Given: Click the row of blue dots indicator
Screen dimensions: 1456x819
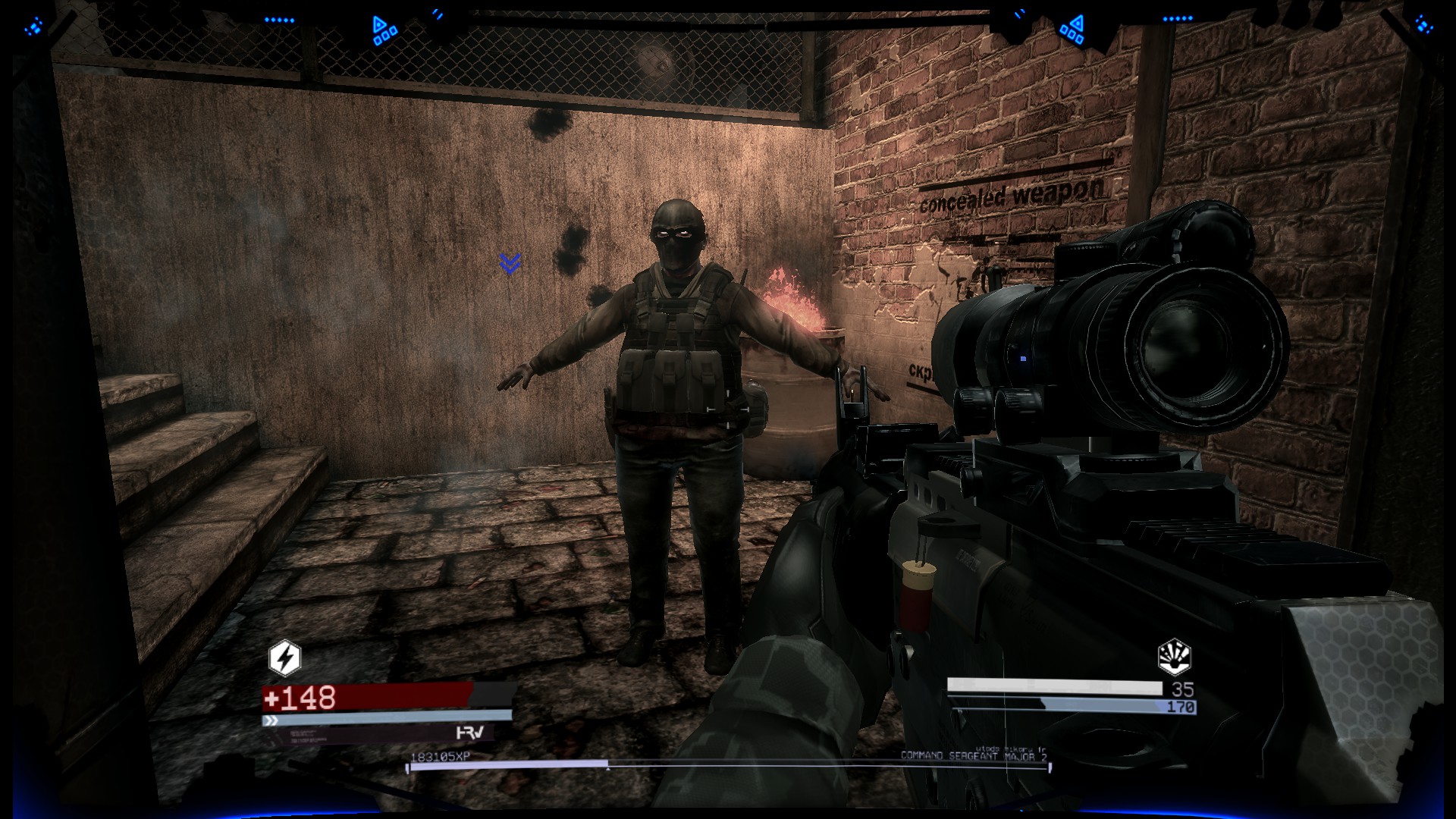Looking at the screenshot, I should pos(281,20).
